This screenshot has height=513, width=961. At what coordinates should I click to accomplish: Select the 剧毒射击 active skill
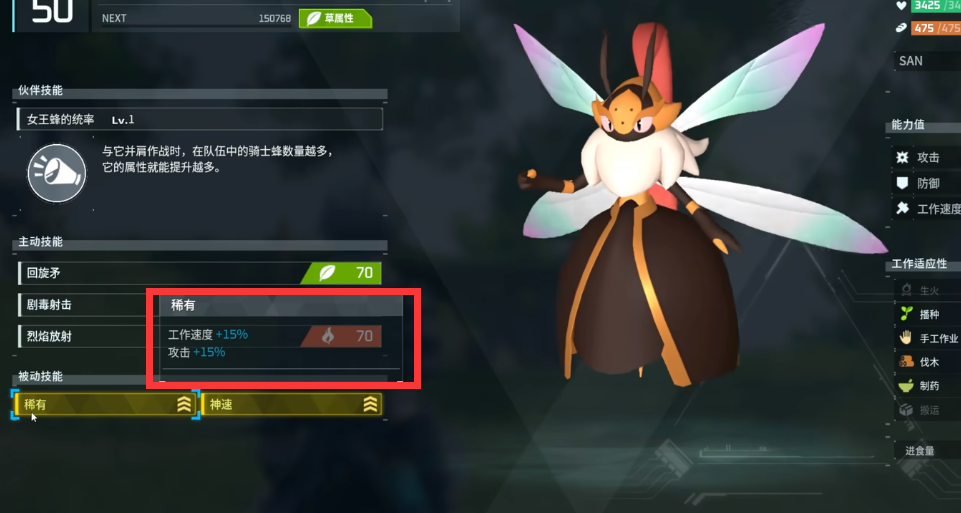pos(82,304)
